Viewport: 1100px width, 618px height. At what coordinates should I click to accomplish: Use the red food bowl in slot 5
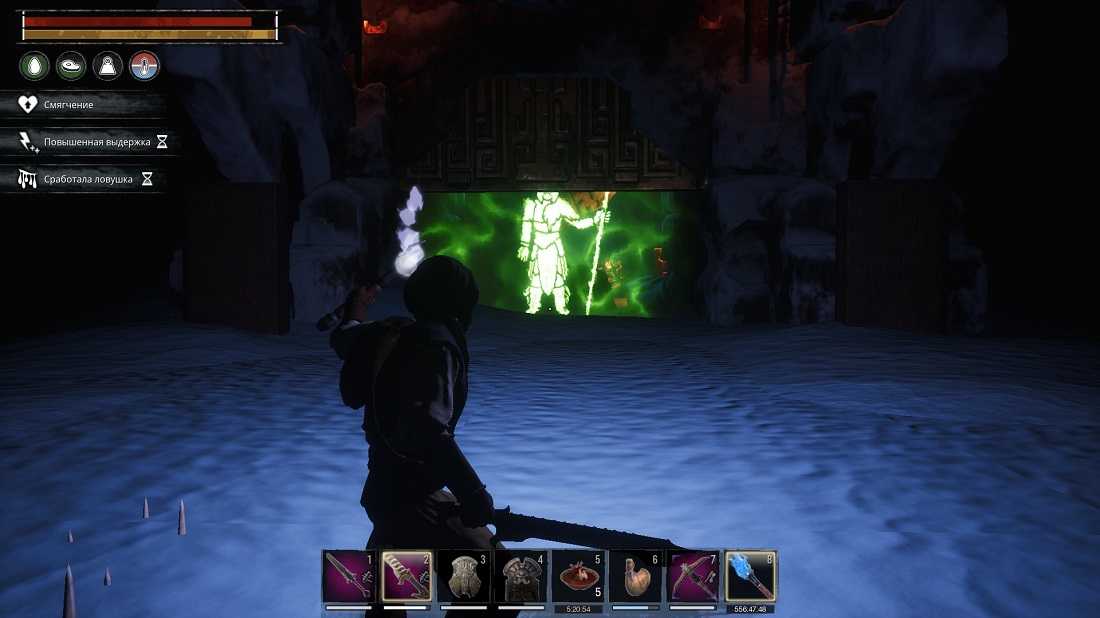point(578,576)
